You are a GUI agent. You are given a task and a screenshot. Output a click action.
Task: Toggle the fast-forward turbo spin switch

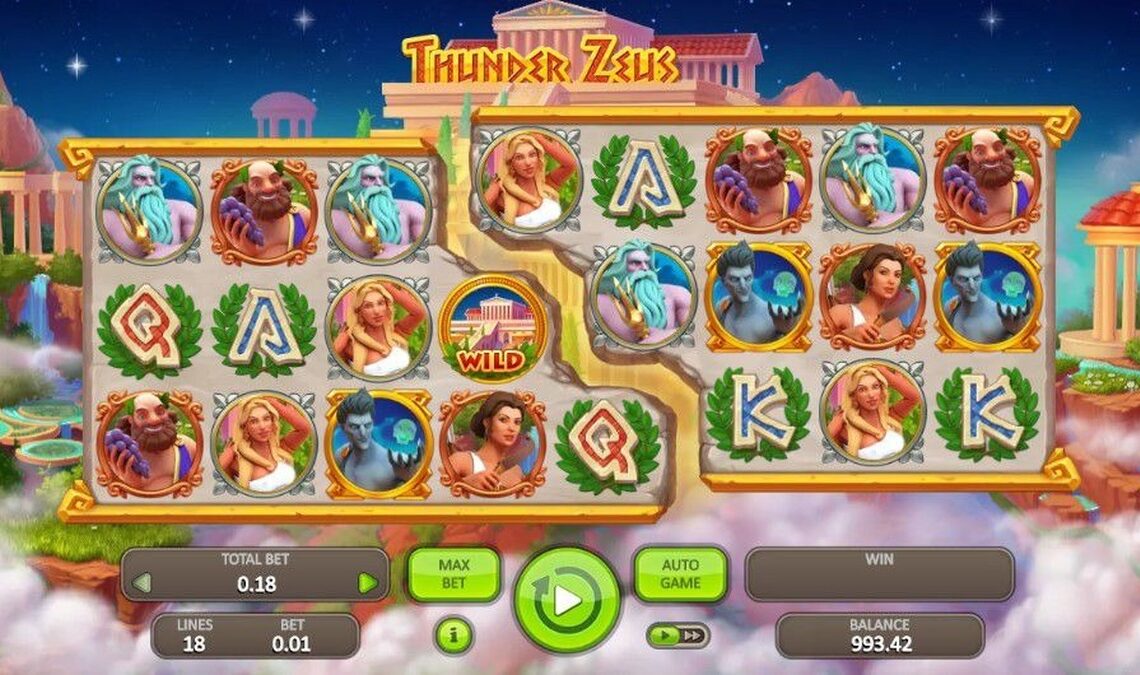point(678,635)
